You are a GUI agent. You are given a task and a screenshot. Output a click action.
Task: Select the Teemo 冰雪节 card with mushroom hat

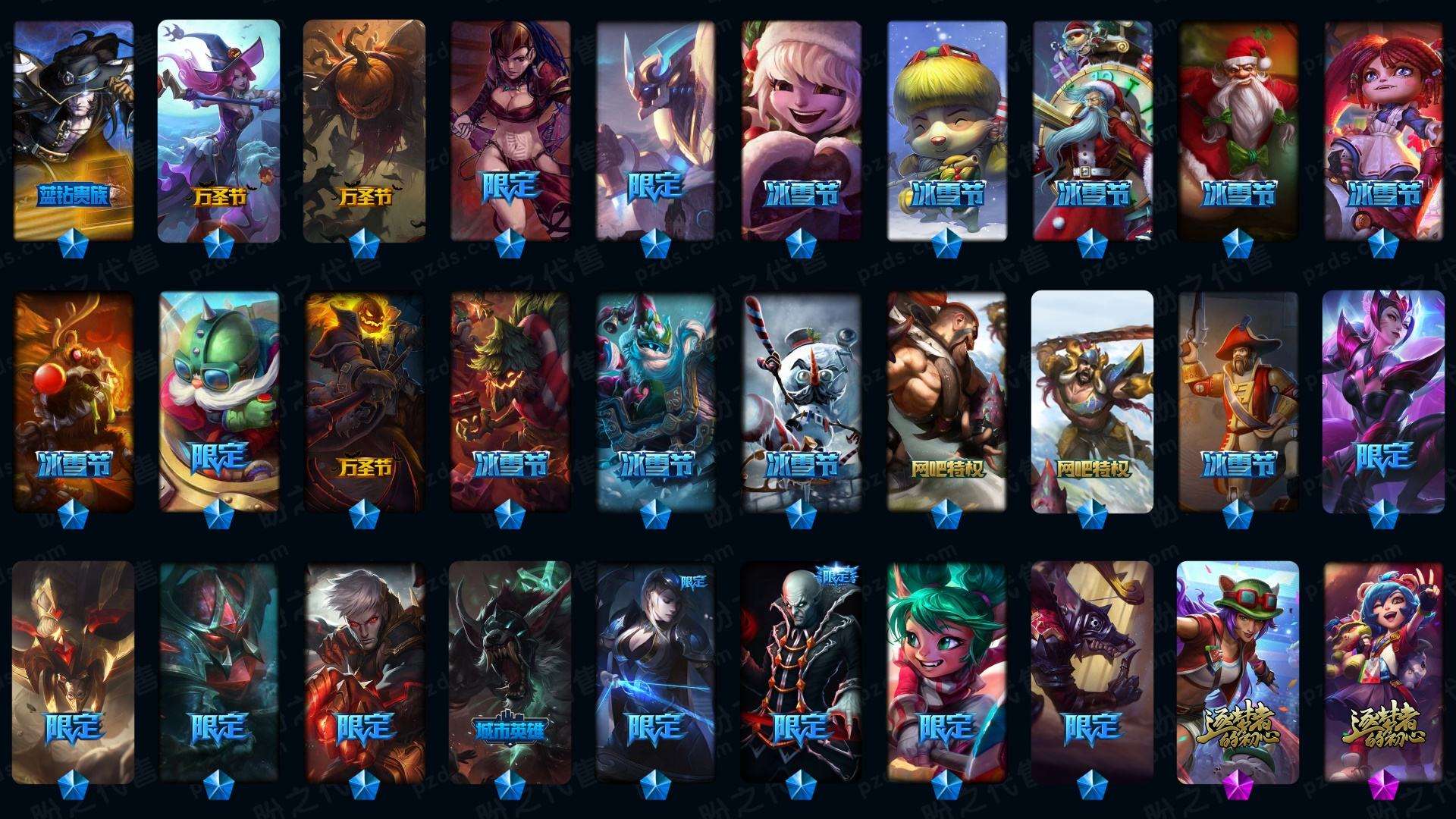click(x=947, y=129)
